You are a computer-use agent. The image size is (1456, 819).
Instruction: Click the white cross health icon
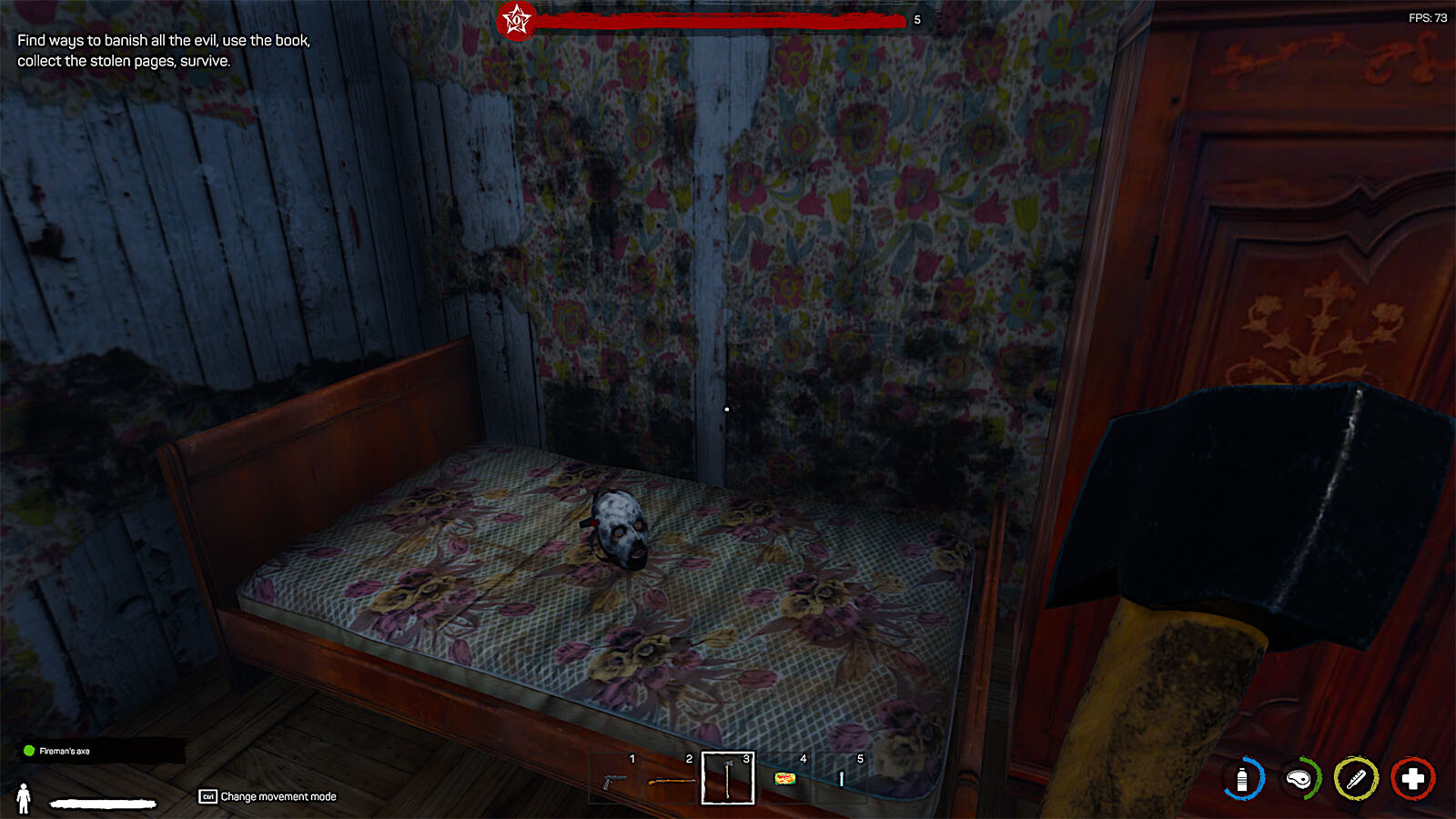coord(1412,779)
